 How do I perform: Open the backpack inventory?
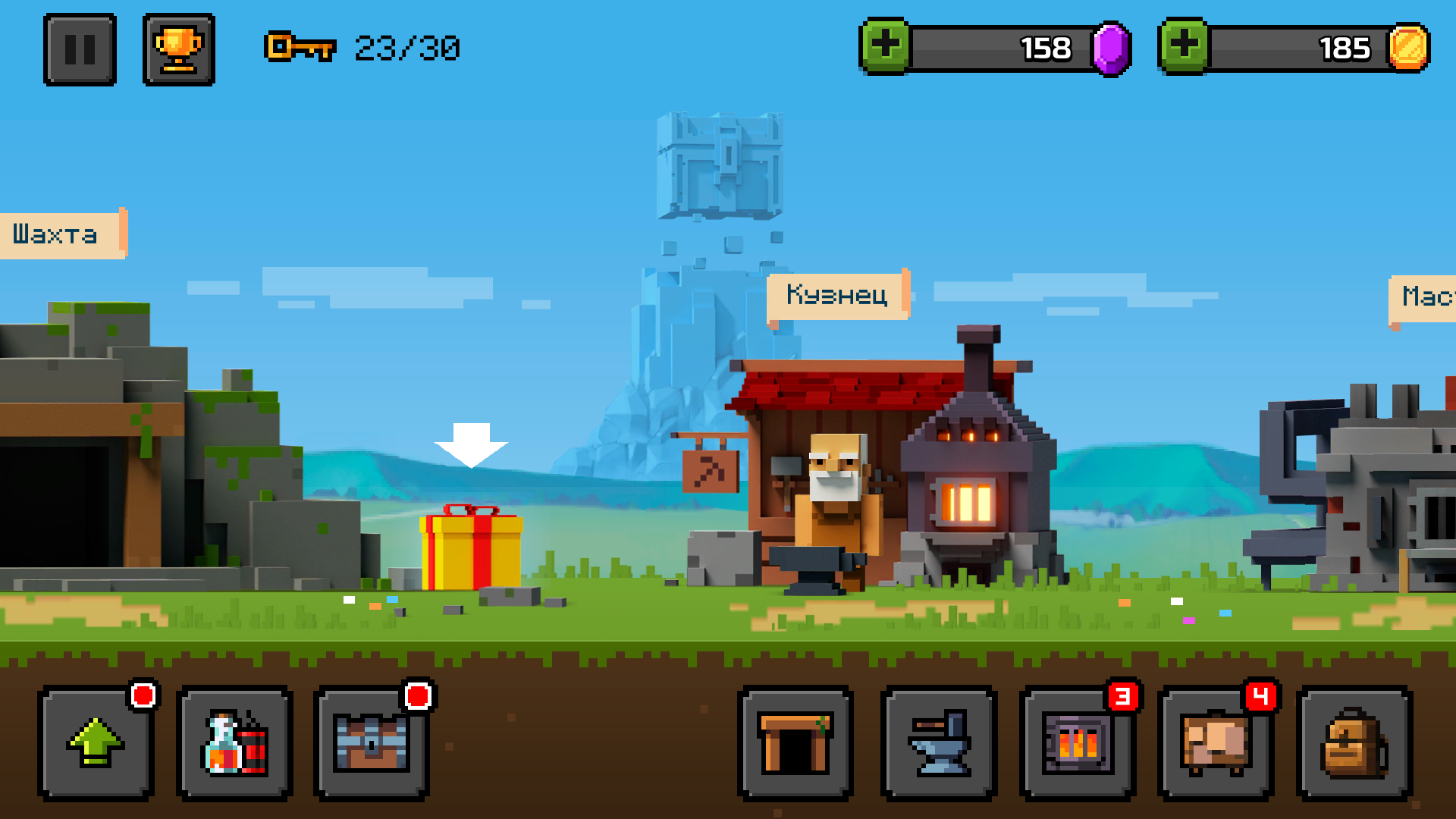[1354, 743]
